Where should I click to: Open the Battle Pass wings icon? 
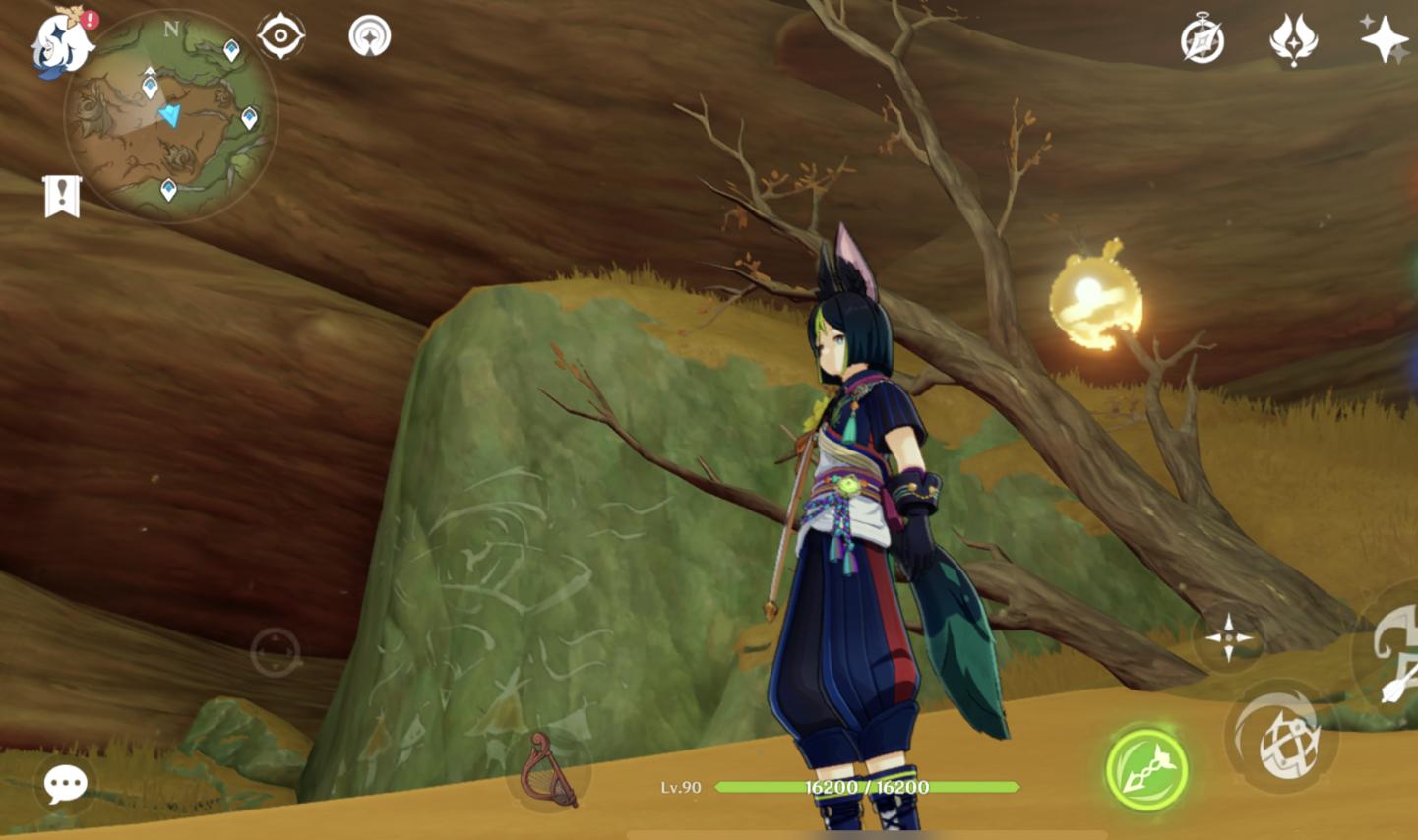click(1293, 39)
